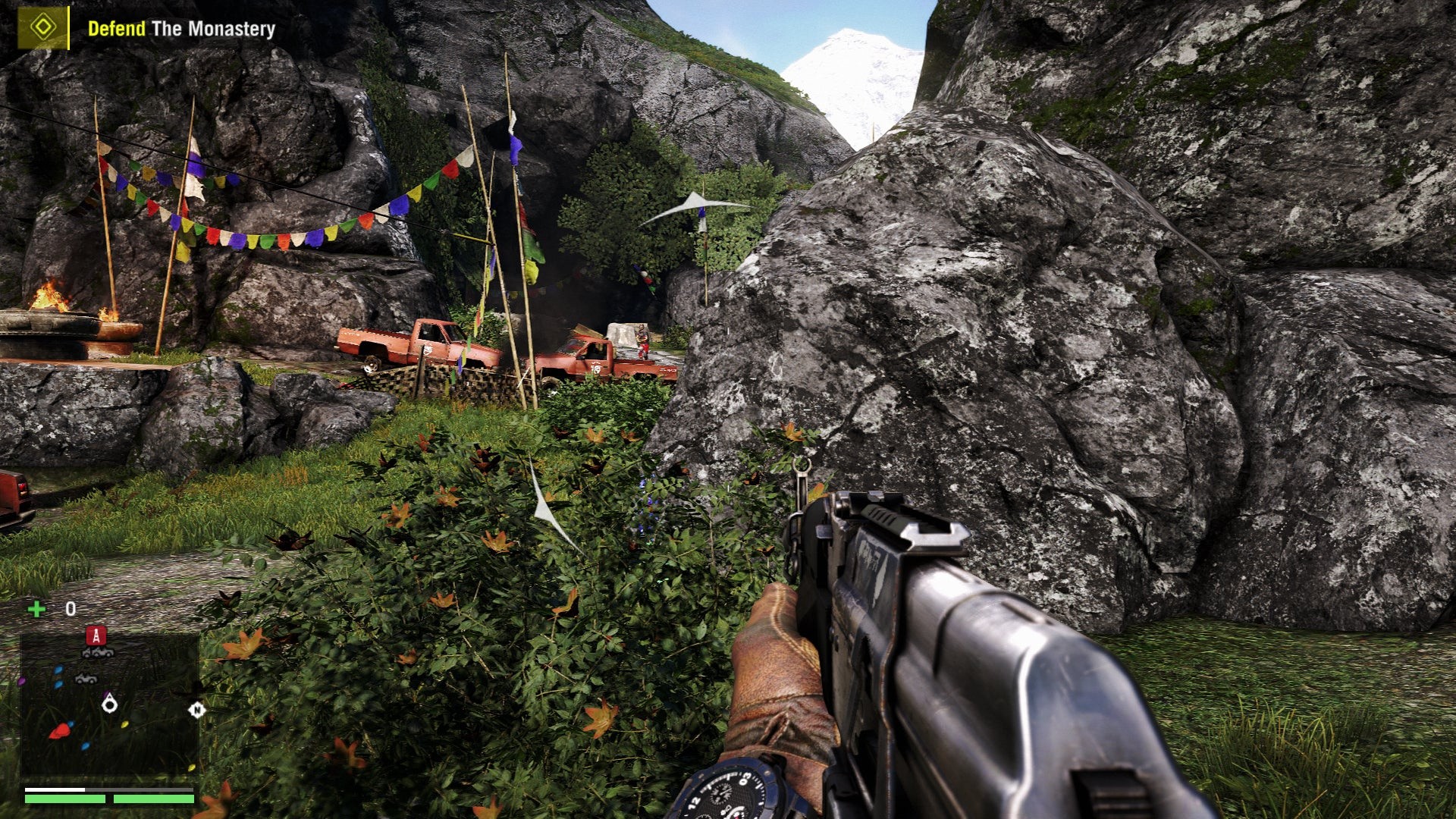Image resolution: width=1456 pixels, height=819 pixels.
Task: Click the yellow diamond objective icon
Action: pyautogui.click(x=43, y=28)
